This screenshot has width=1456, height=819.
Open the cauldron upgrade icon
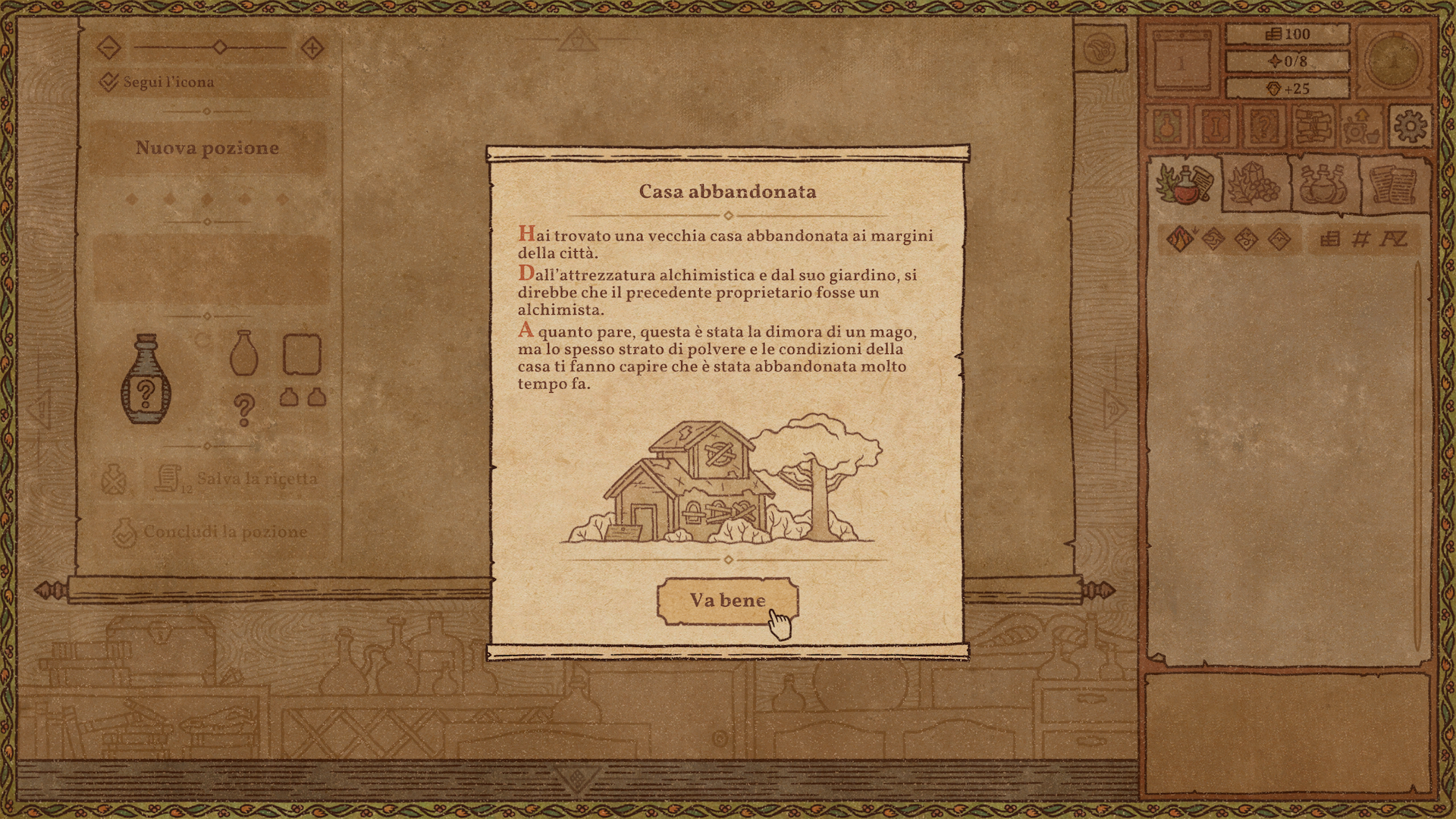tap(1361, 126)
